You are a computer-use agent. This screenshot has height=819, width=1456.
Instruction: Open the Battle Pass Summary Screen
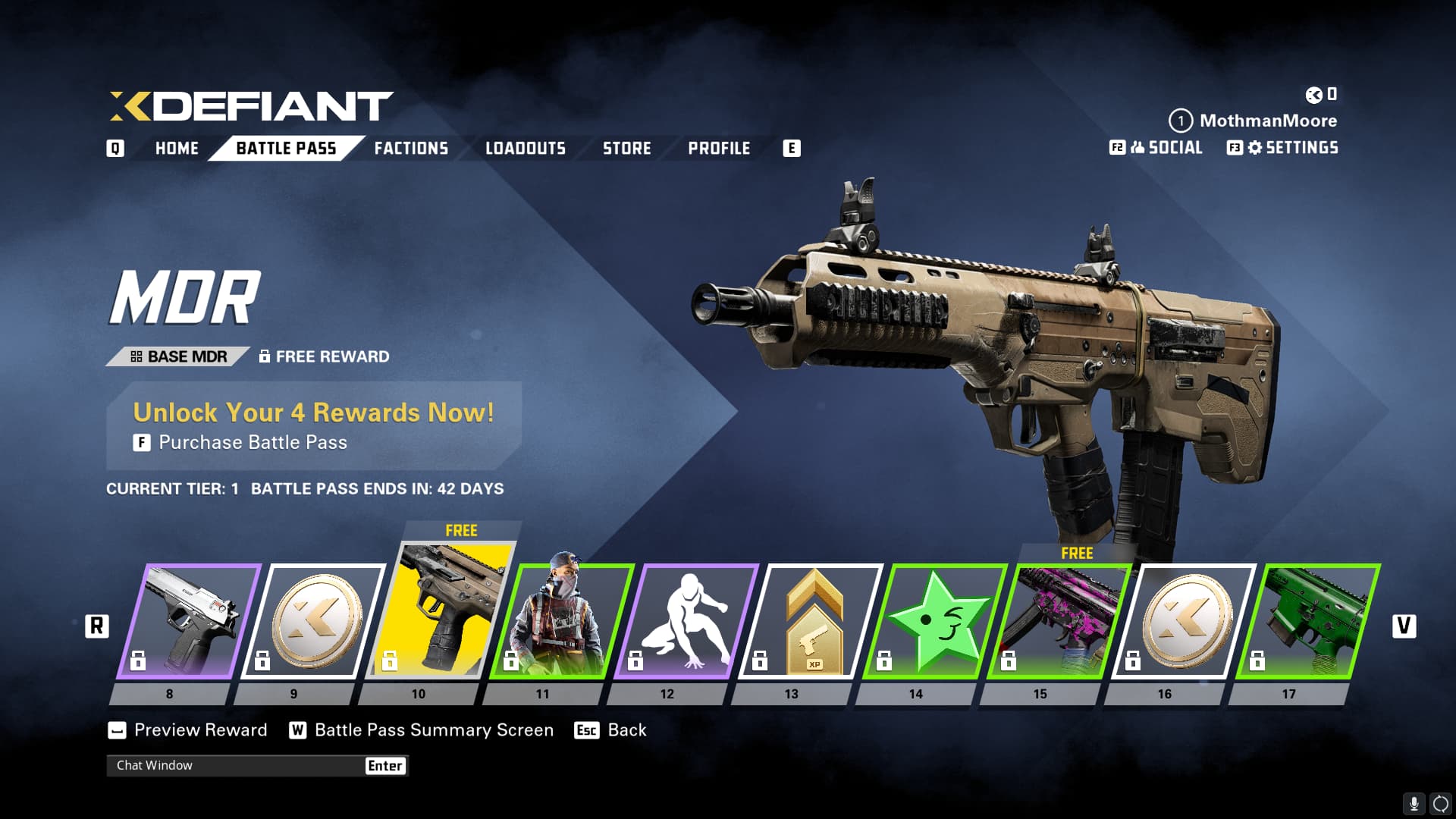point(433,730)
